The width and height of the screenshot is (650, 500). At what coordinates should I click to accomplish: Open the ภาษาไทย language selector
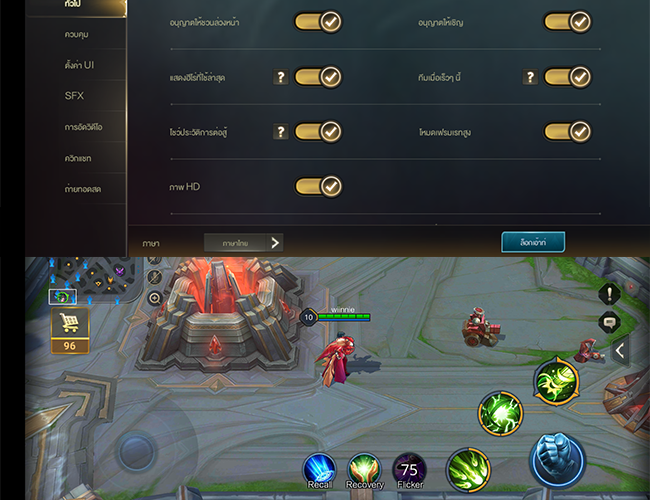point(243,242)
